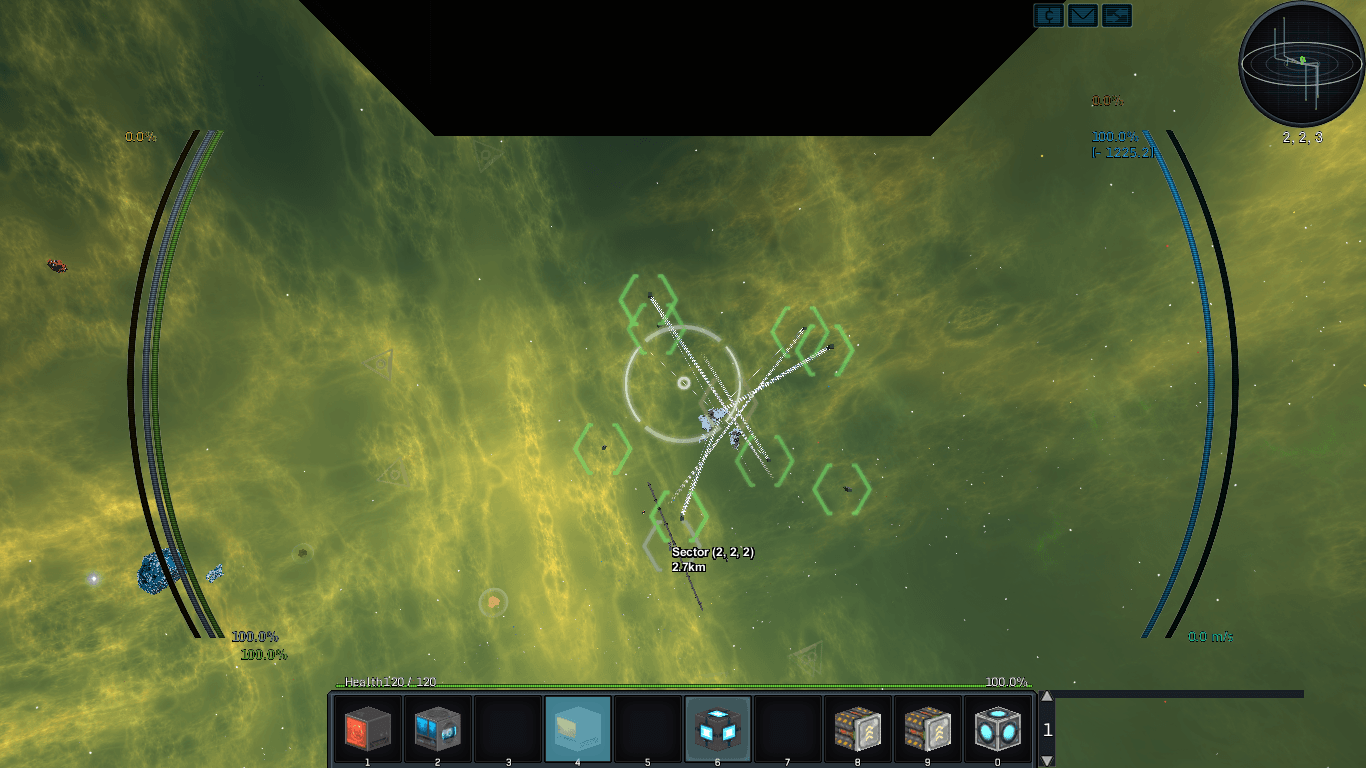Viewport: 1366px width, 768px height.
Task: Select the glowing cyan module in slot 6
Action: (x=717, y=729)
